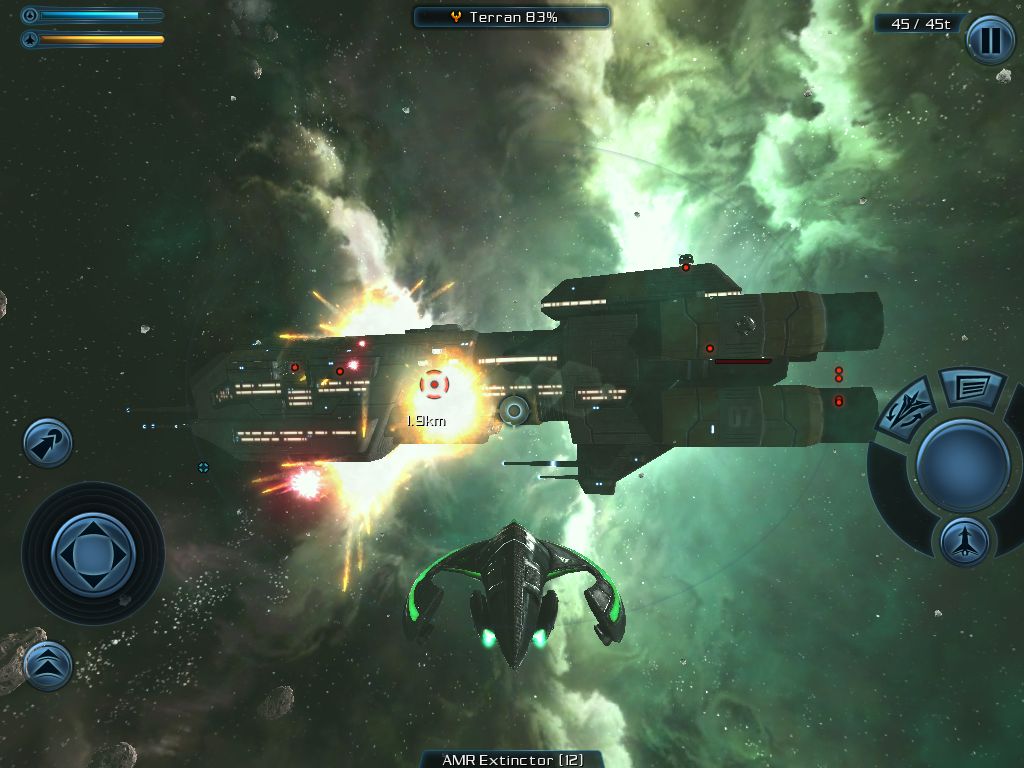Viewport: 1024px width, 768px height.
Task: Activate the double-chevron boost button
Action: [x=47, y=665]
